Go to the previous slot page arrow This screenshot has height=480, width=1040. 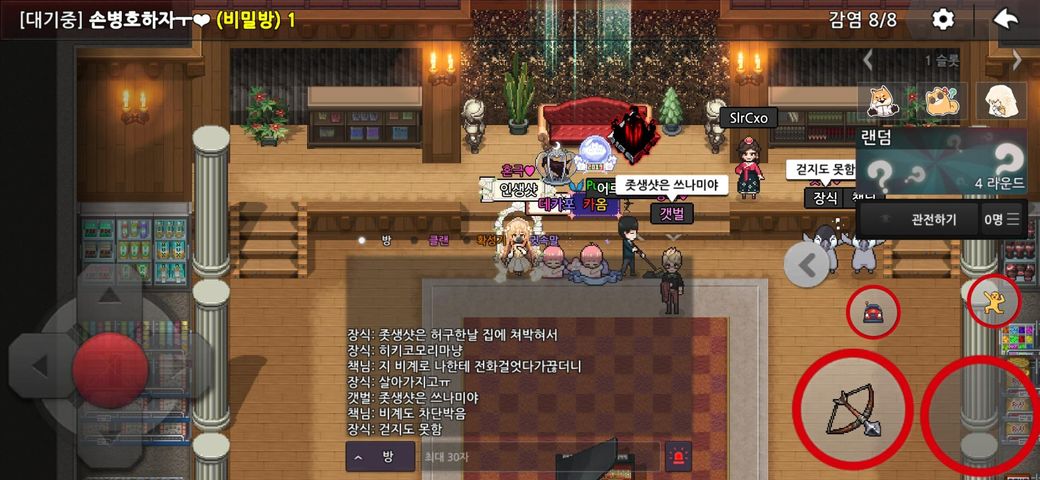pos(868,60)
